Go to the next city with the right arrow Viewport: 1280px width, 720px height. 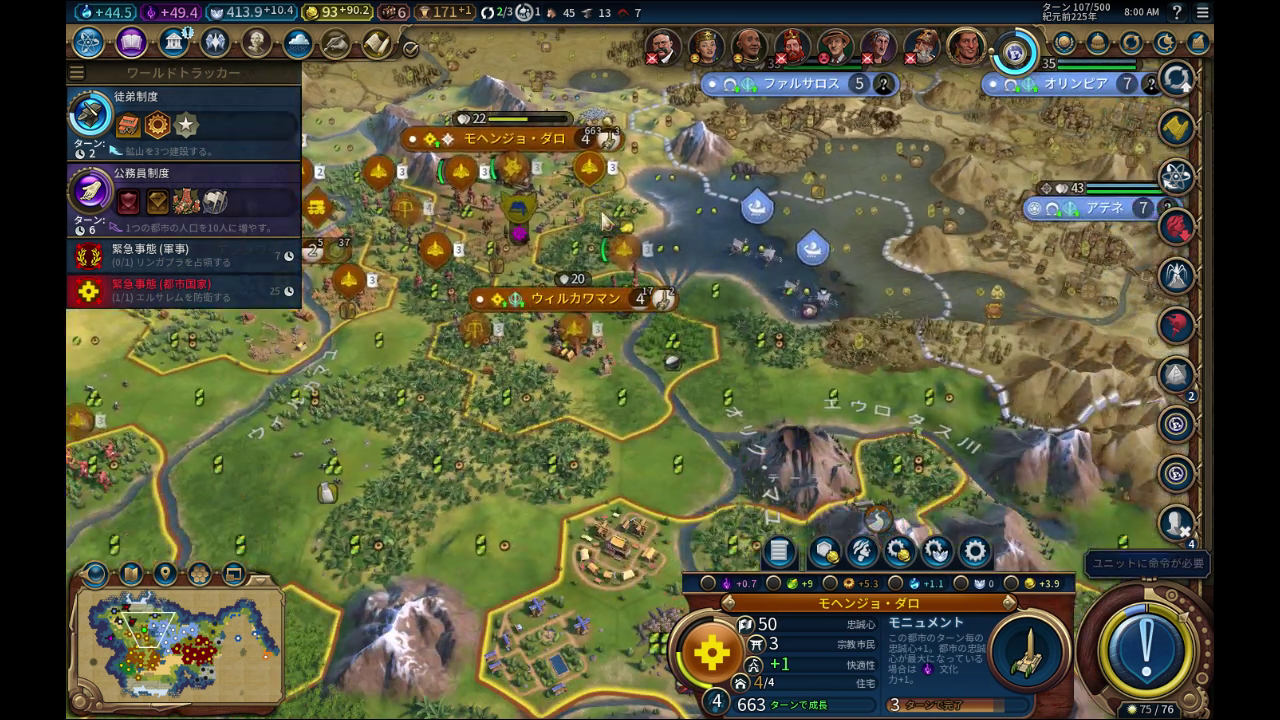[x=1010, y=603]
